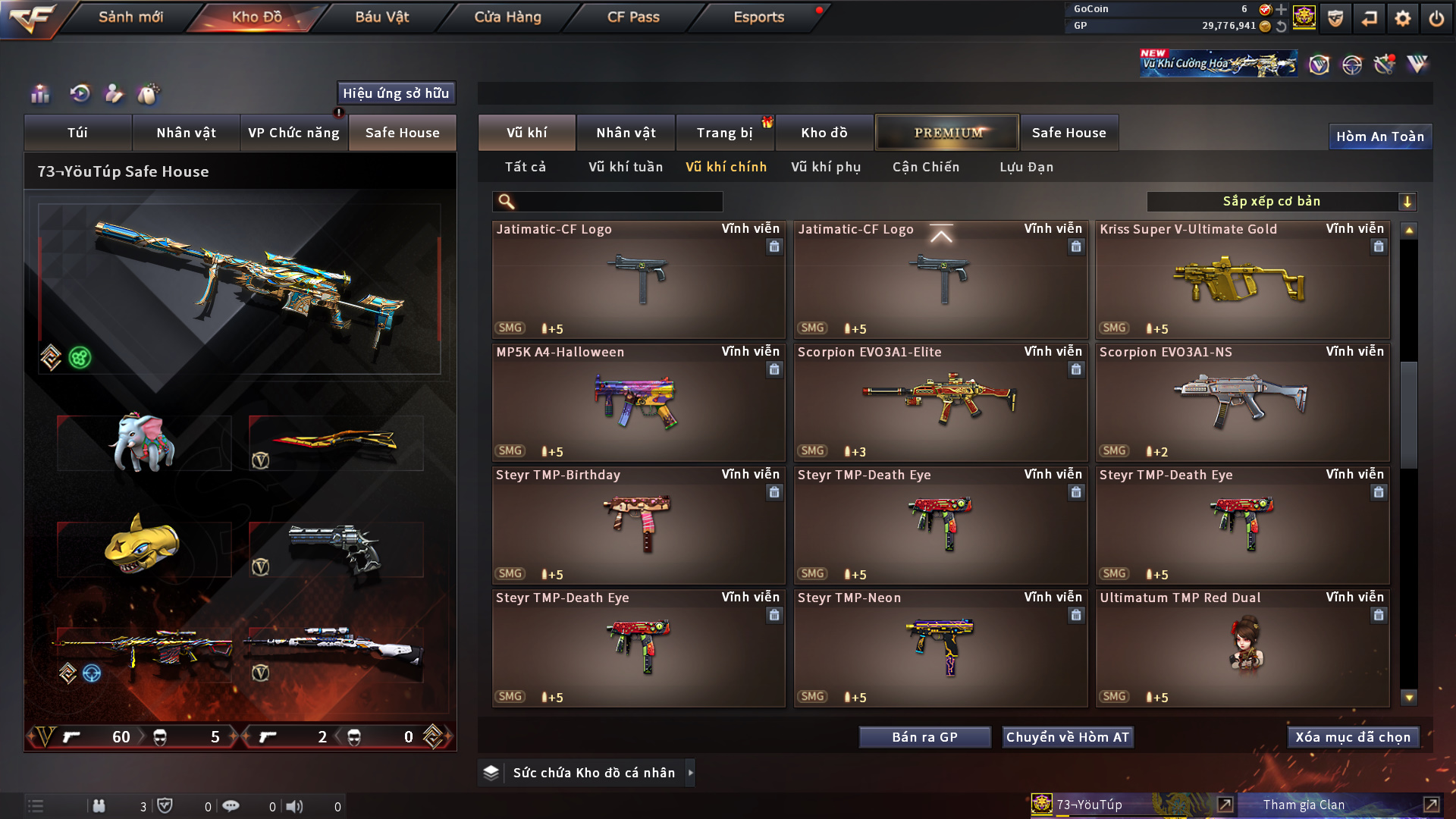Switch to the Nhân vật storage tab
Screen dimensions: 1456x819
pos(626,133)
